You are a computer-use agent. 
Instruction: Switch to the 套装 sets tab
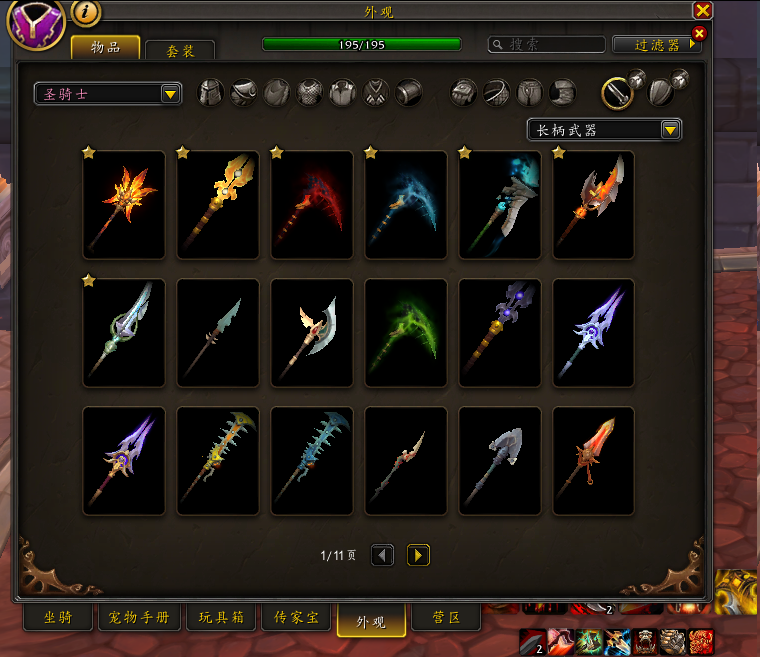point(180,49)
